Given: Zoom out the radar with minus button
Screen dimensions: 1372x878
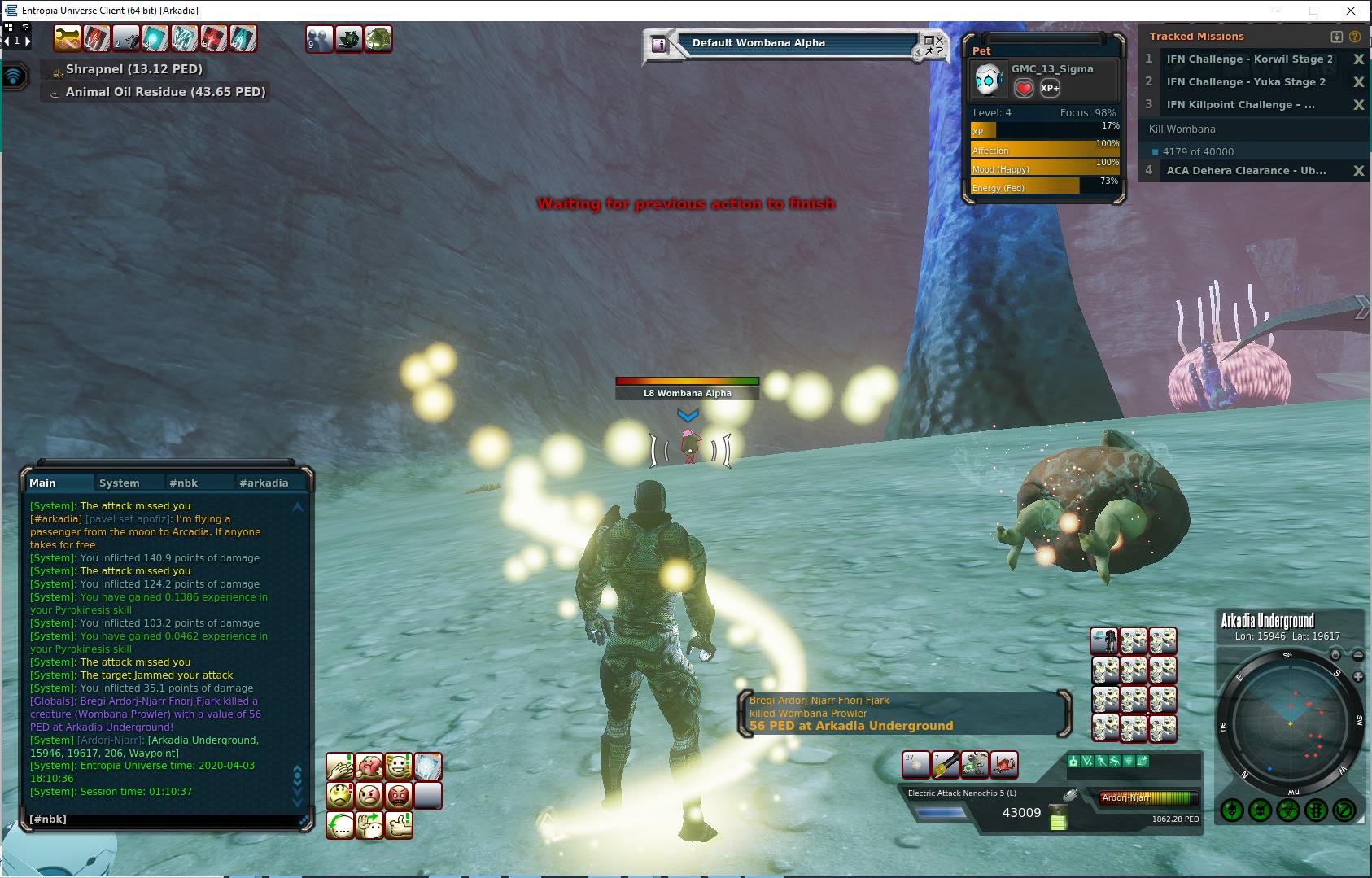Looking at the screenshot, I should [1358, 655].
